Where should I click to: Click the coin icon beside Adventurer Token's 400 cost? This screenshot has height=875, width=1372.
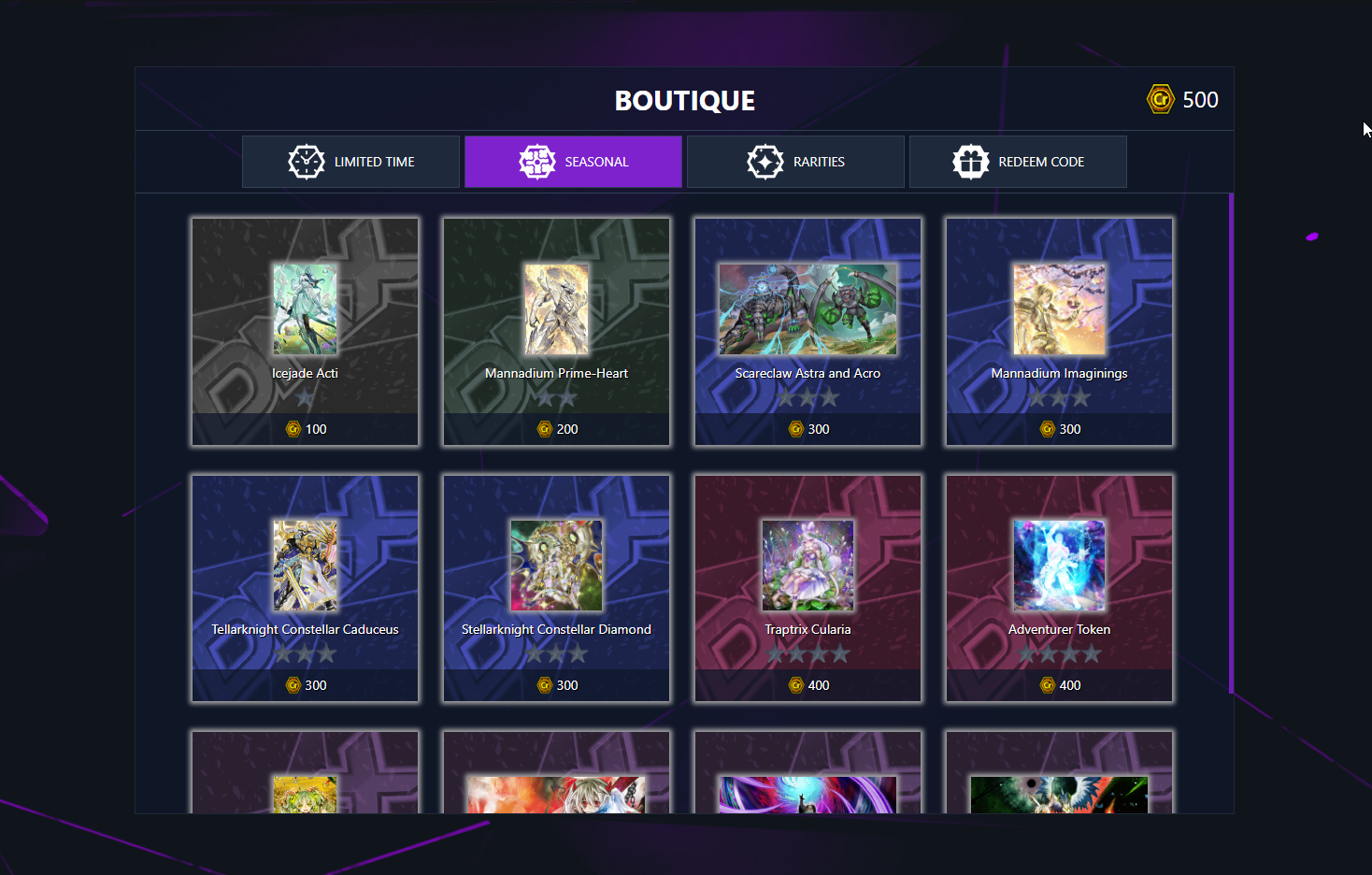[x=1046, y=684]
